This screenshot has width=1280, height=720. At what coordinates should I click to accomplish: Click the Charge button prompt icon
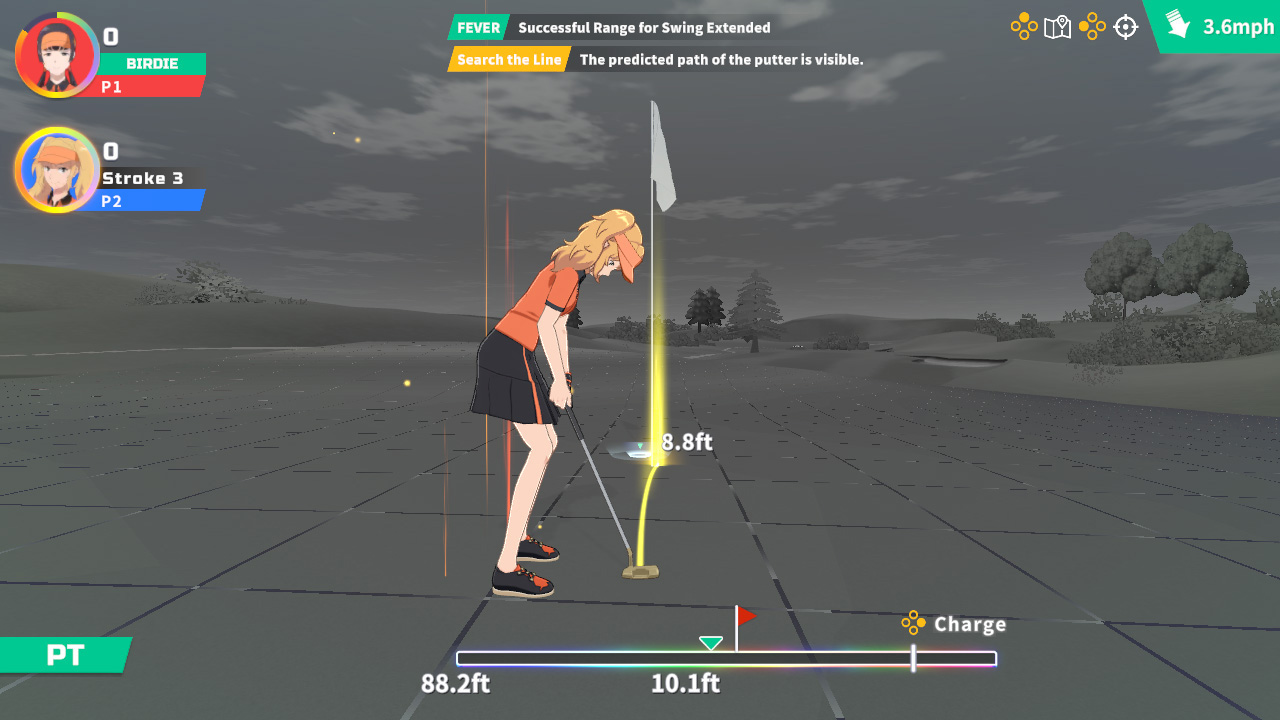pyautogui.click(x=914, y=624)
